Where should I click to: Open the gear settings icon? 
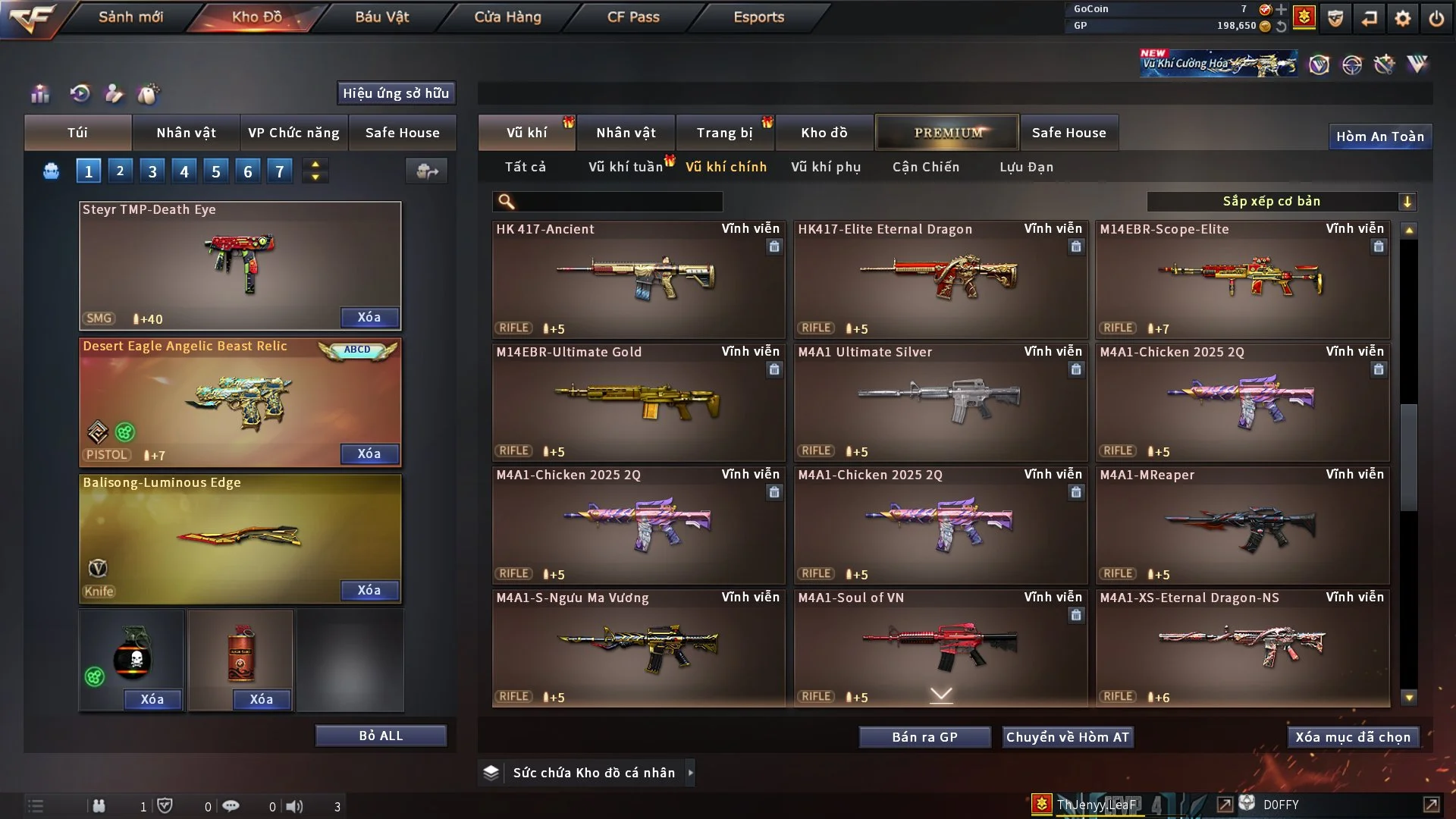click(1402, 18)
